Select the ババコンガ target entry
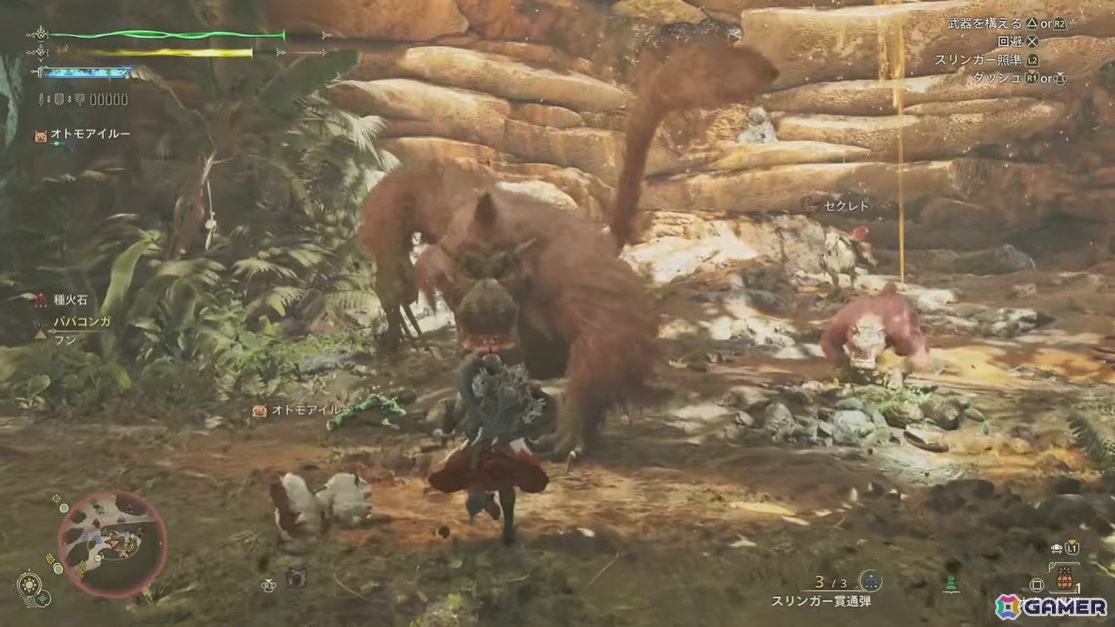 tap(82, 322)
